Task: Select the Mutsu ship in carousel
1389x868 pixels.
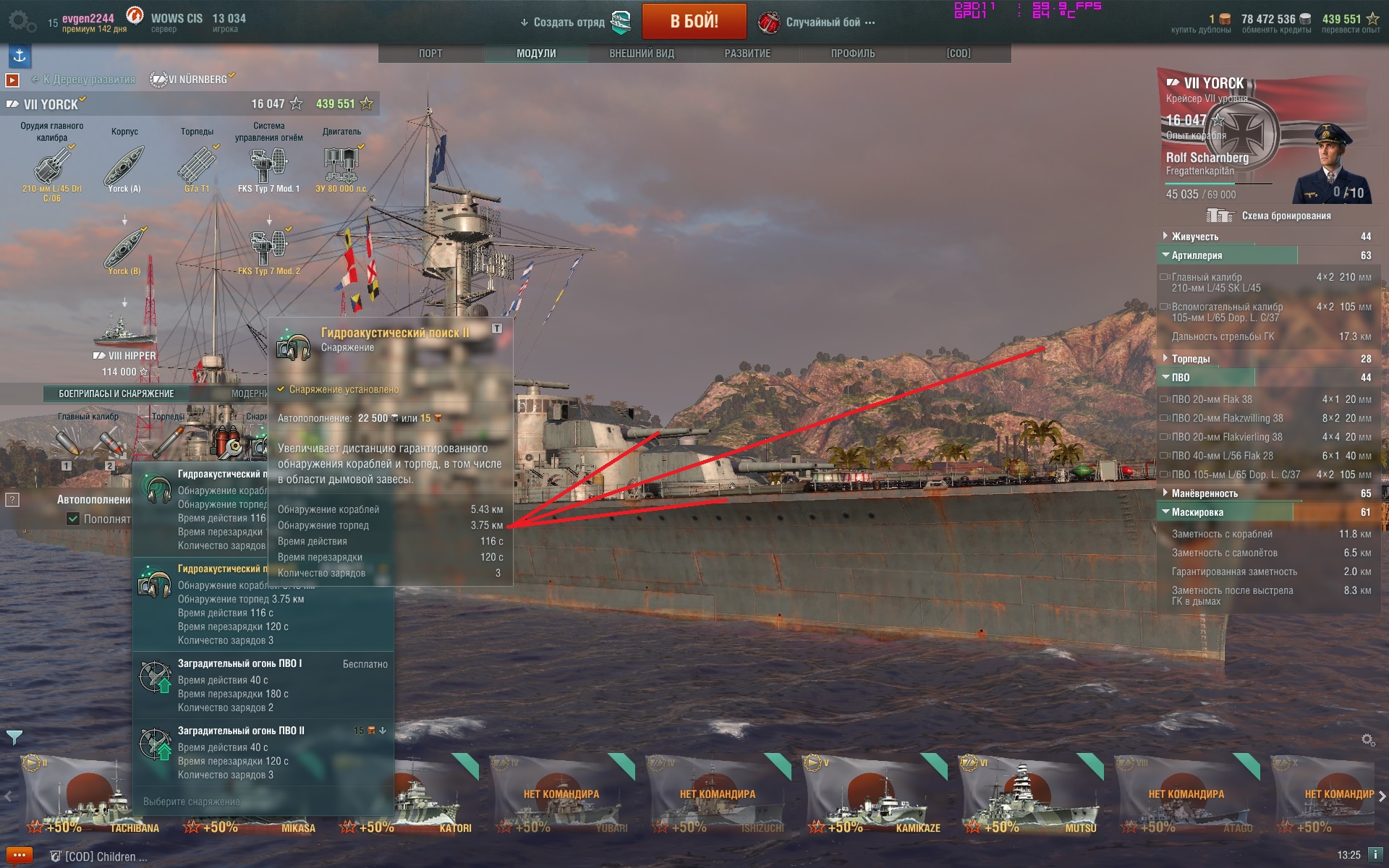Action: [1030, 794]
